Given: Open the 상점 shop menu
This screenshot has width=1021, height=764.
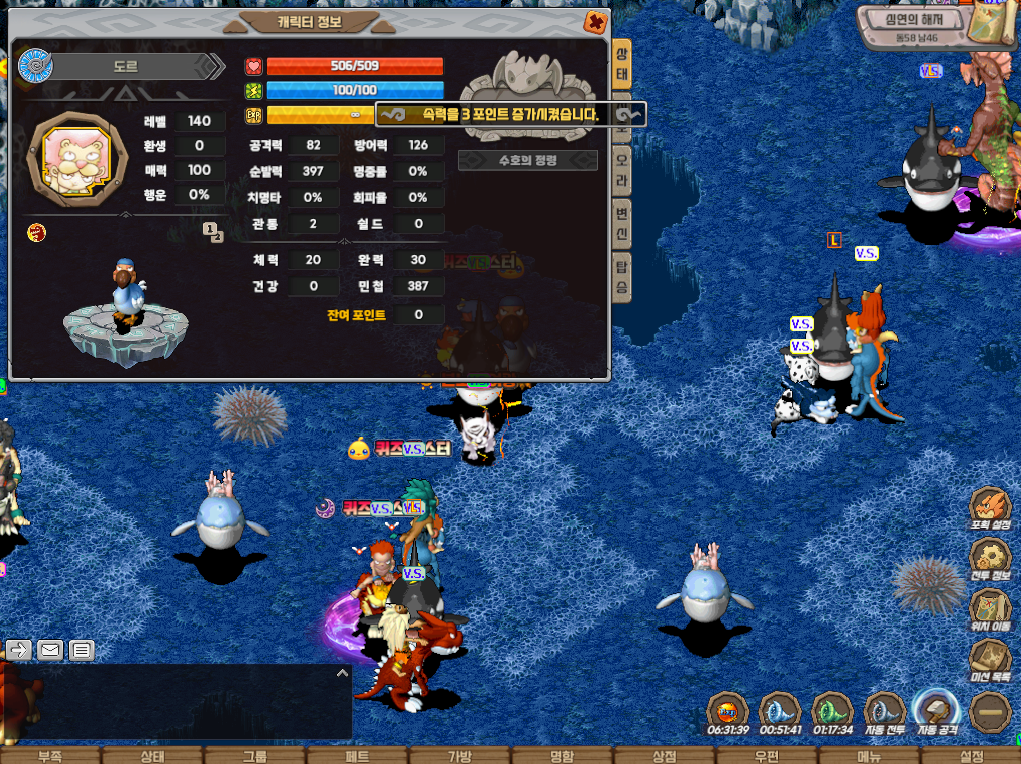Looking at the screenshot, I should coord(664,756).
